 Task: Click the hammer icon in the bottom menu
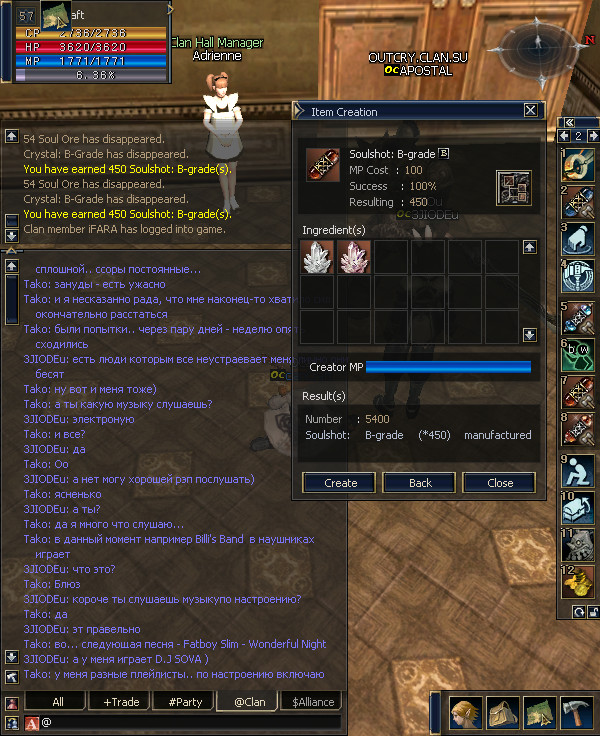577,711
